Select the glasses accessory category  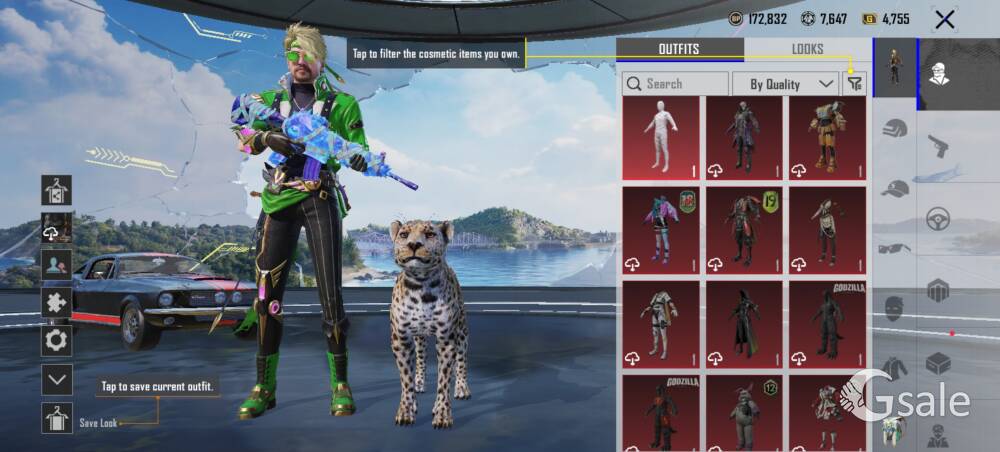click(x=895, y=248)
